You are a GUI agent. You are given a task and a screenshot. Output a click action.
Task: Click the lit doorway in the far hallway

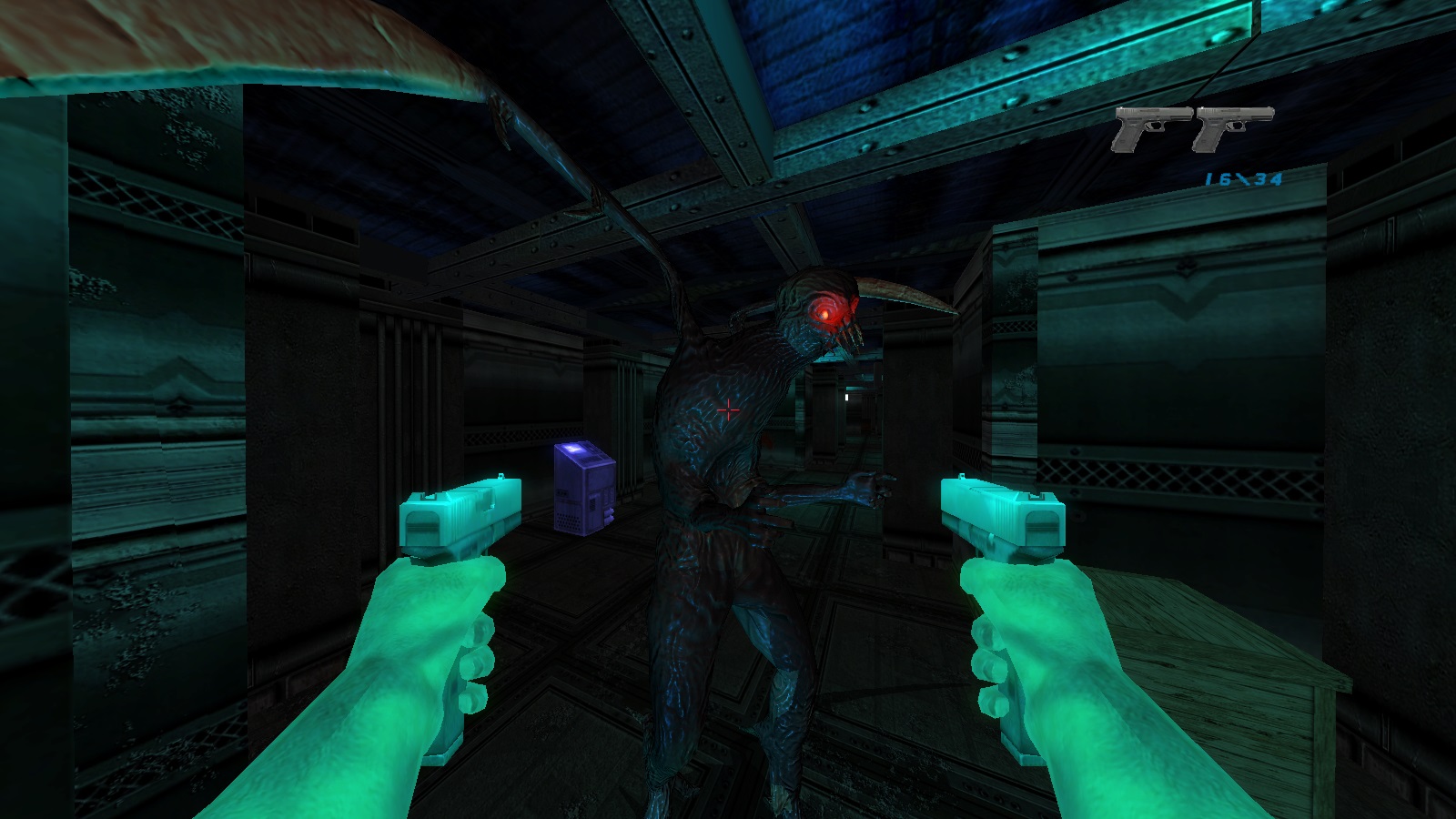tap(846, 396)
